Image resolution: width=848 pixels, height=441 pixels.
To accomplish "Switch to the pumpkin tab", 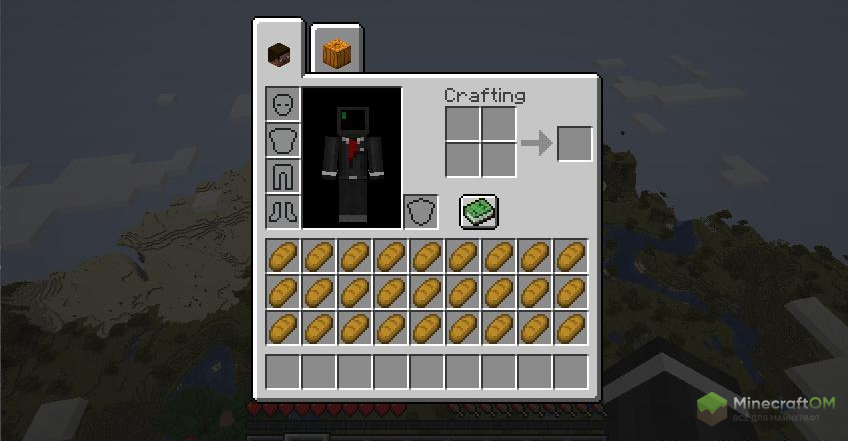I will click(x=336, y=50).
